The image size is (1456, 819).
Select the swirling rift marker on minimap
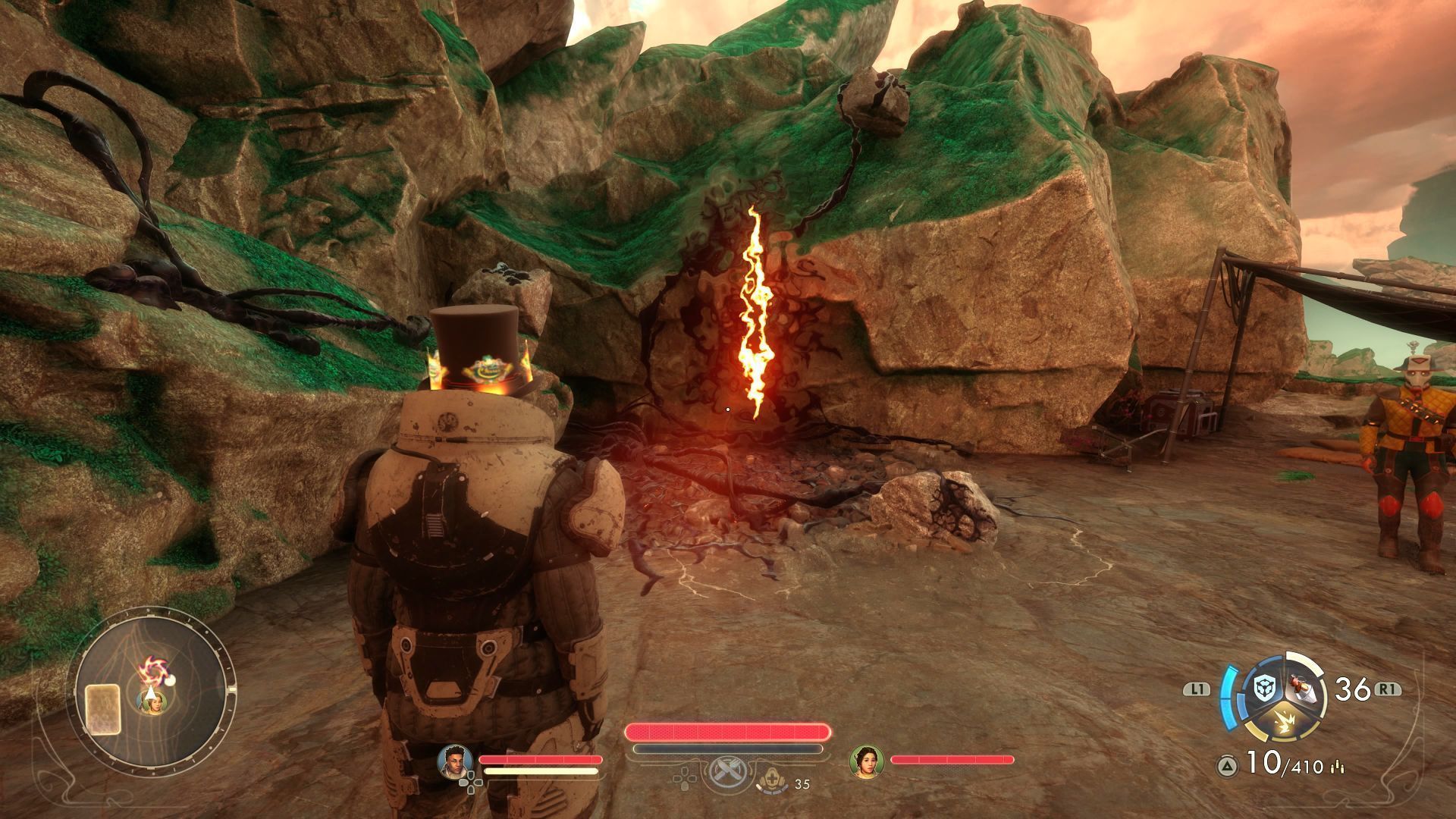tap(152, 670)
